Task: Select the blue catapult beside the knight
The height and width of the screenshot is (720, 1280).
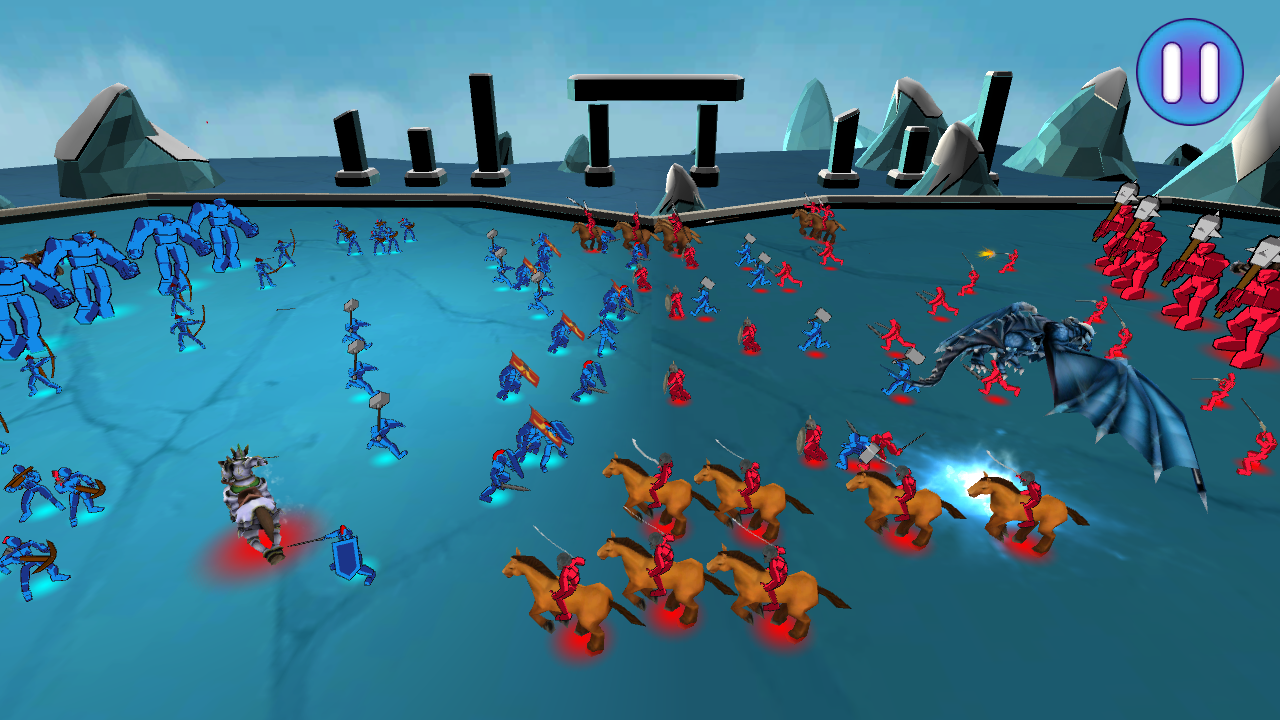Action: [x=345, y=555]
